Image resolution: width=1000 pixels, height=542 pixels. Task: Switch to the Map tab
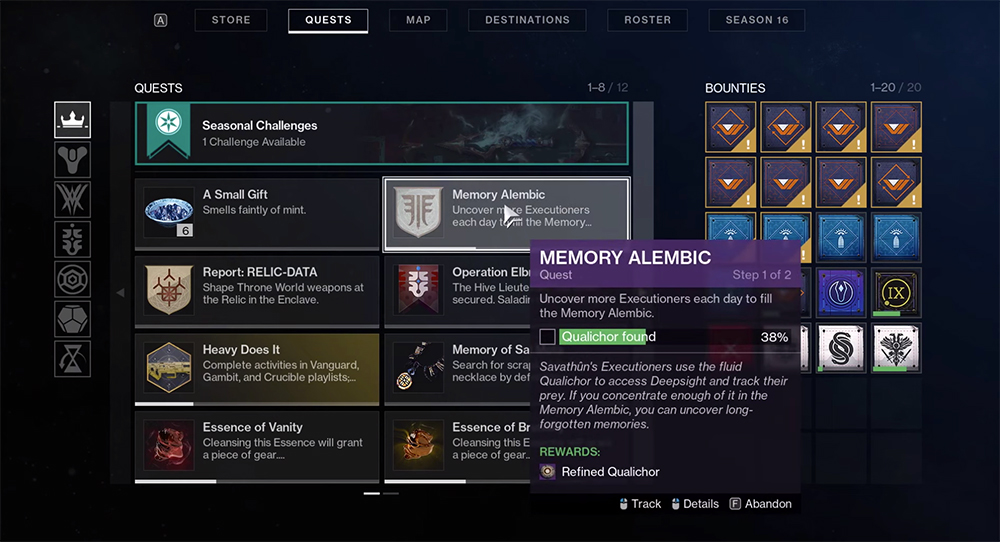(418, 20)
